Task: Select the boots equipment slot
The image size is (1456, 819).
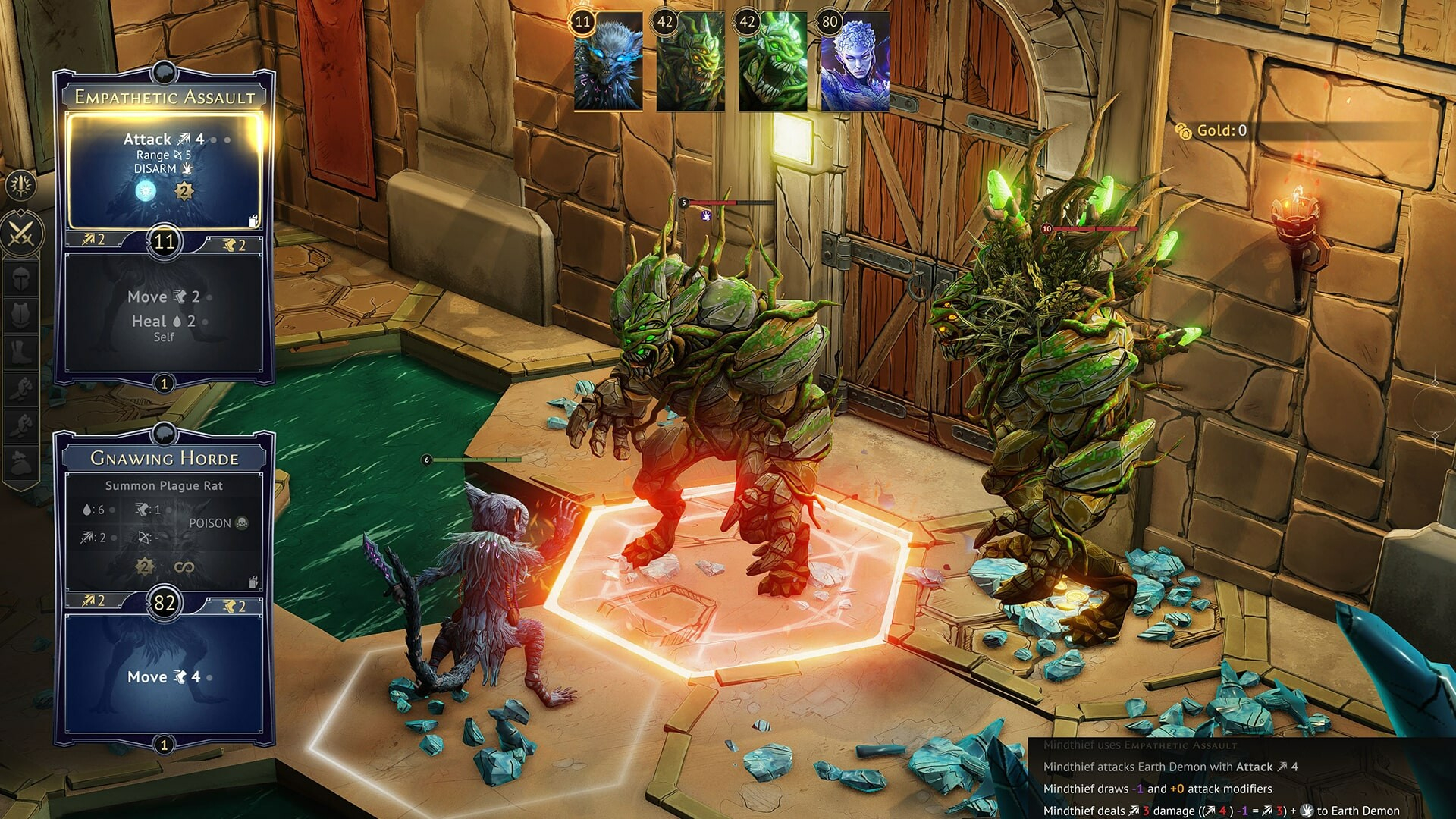Action: click(21, 351)
